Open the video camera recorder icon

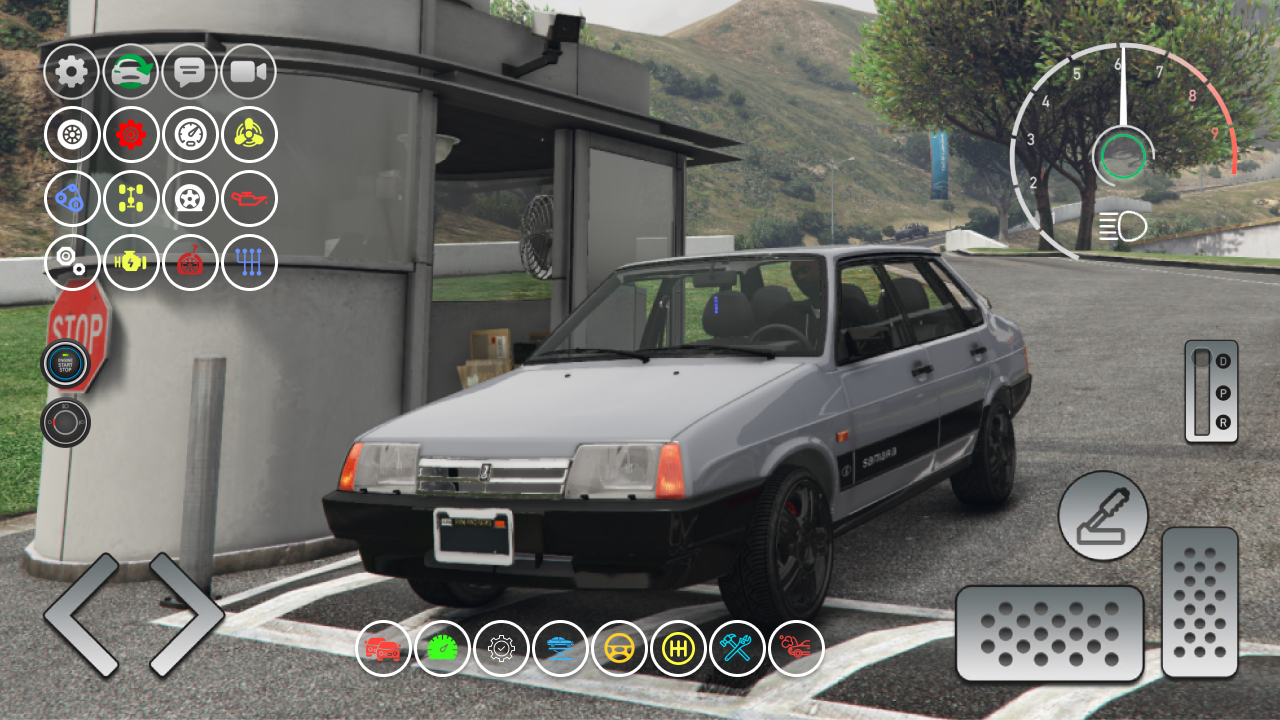[249, 71]
